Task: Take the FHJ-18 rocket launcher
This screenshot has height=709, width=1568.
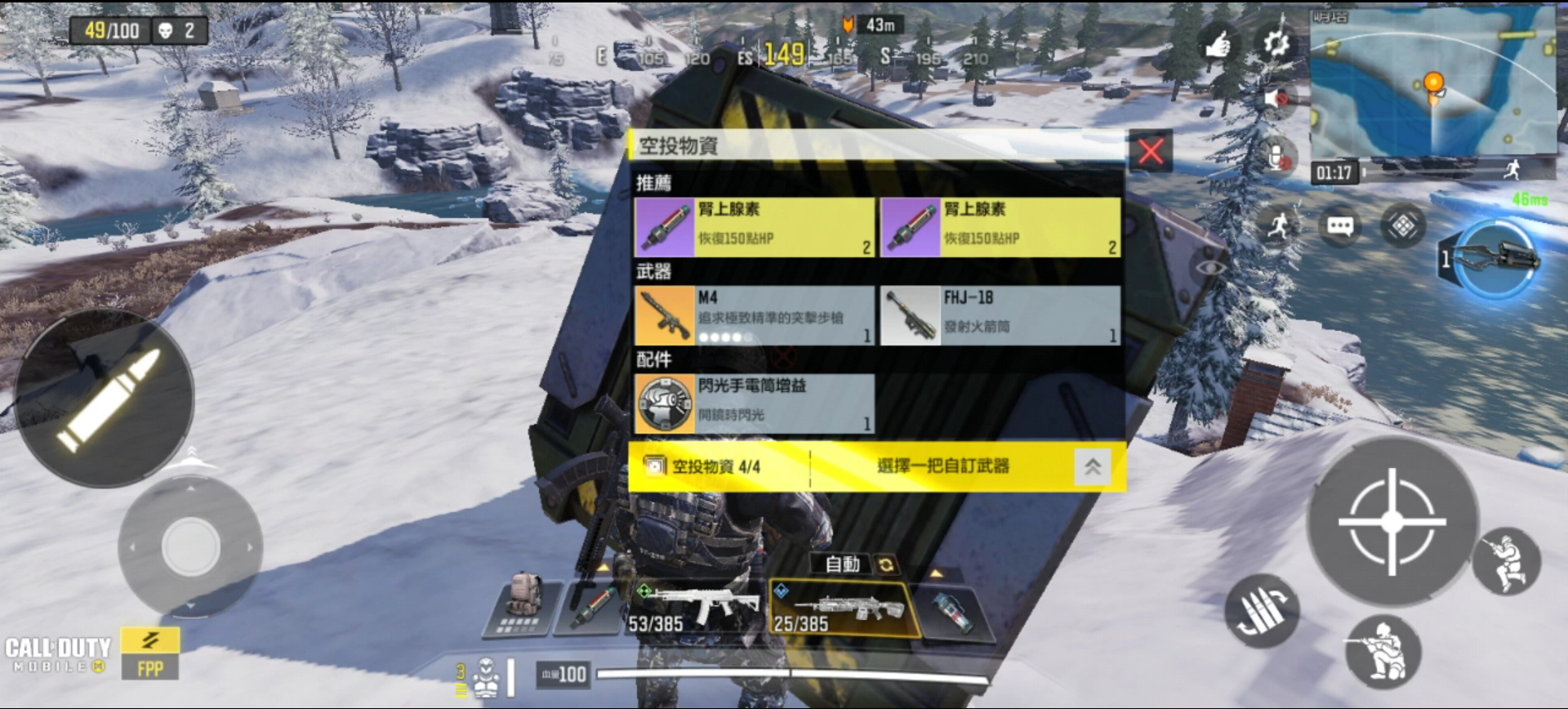Action: coord(1000,315)
